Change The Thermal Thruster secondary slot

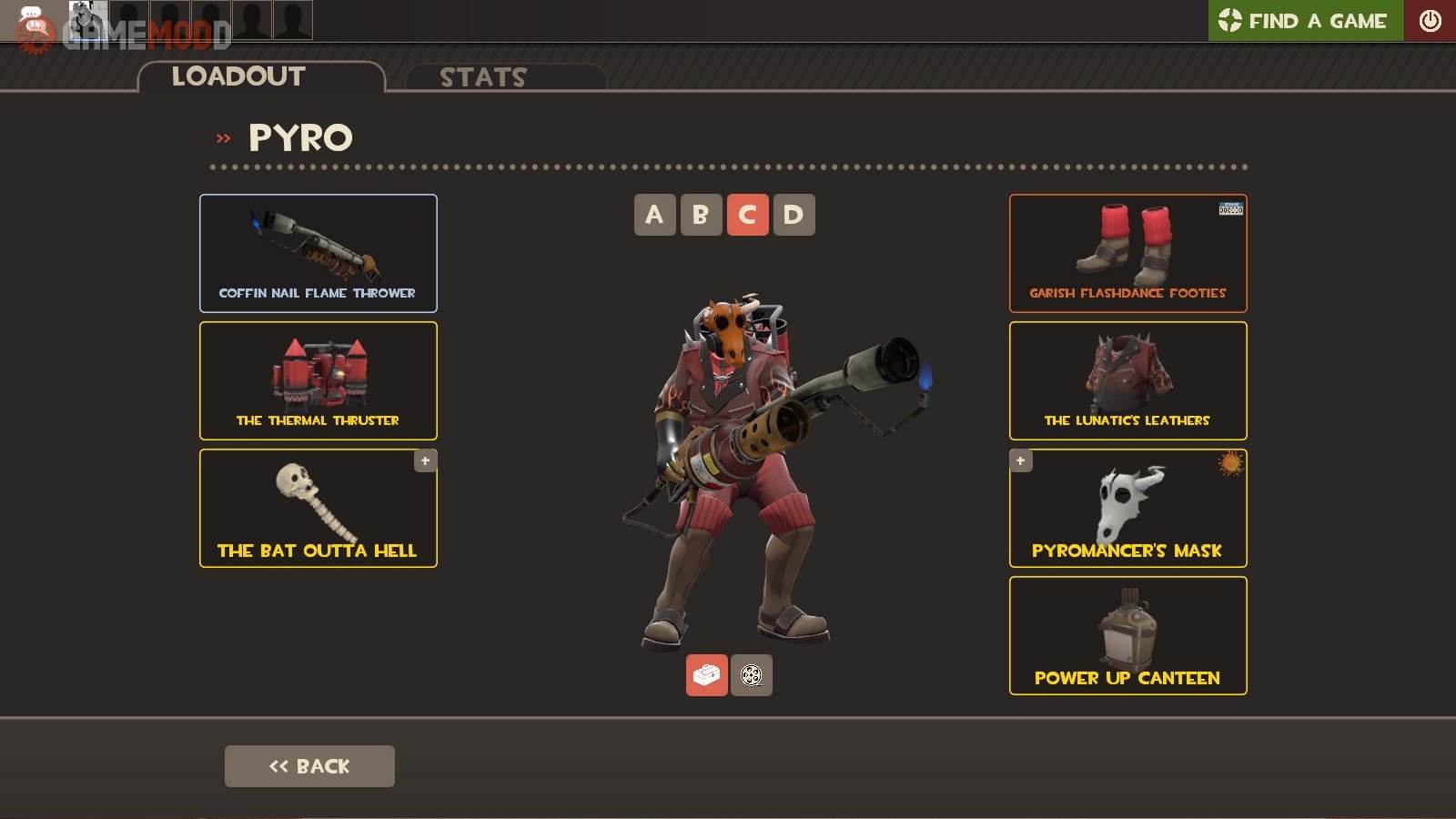coord(318,380)
